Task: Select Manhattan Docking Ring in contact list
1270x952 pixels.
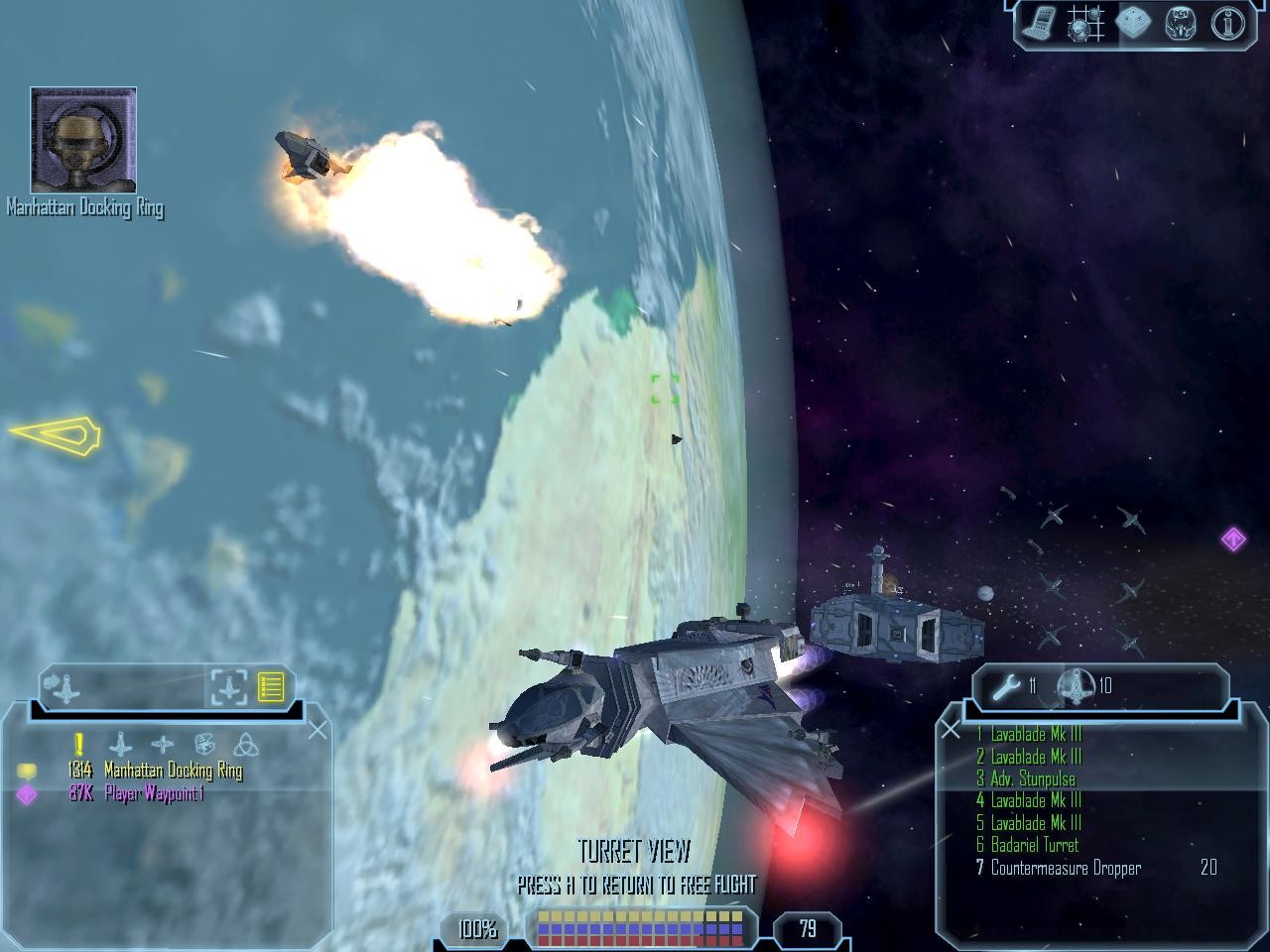Action: pos(173,771)
